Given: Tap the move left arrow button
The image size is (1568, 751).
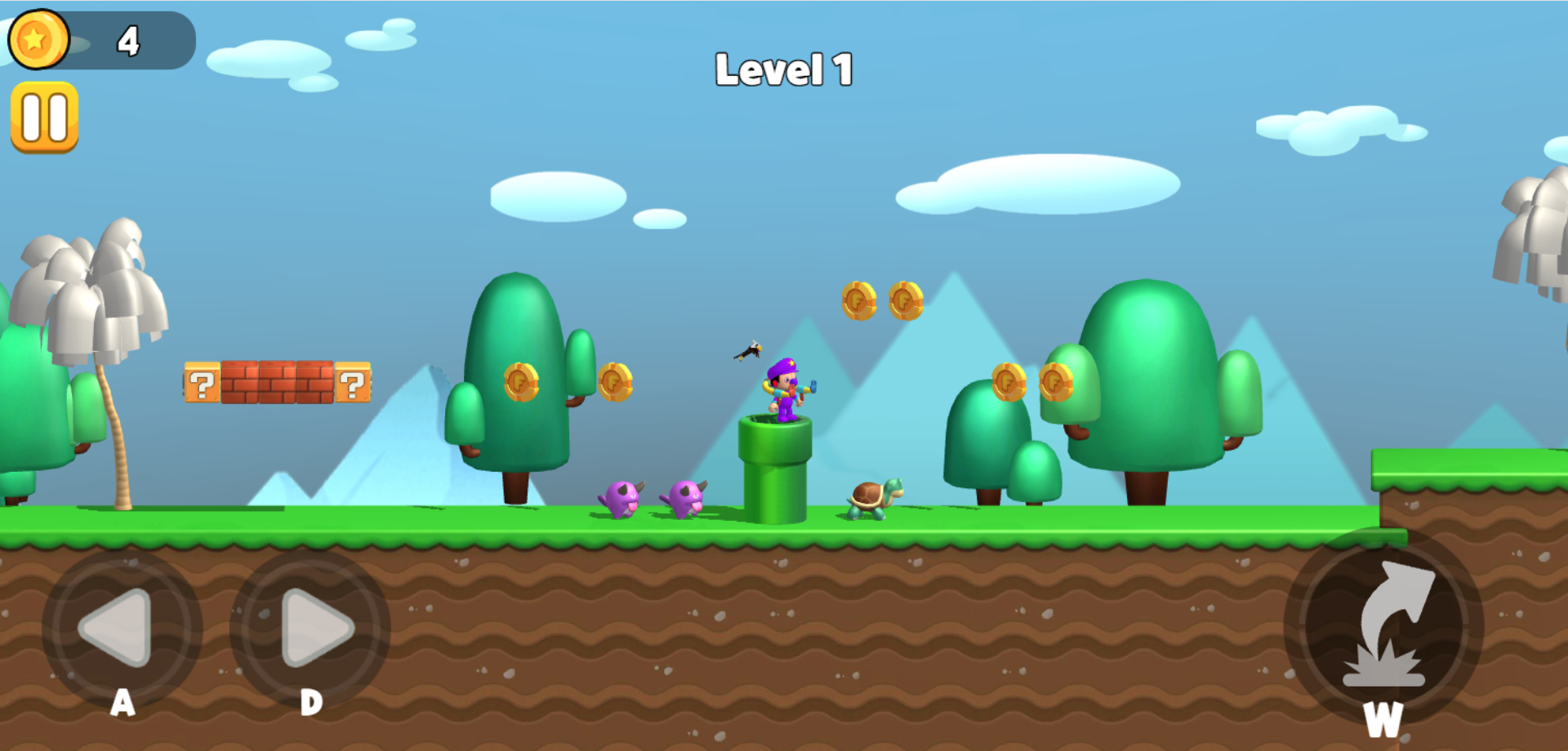Looking at the screenshot, I should [121, 628].
